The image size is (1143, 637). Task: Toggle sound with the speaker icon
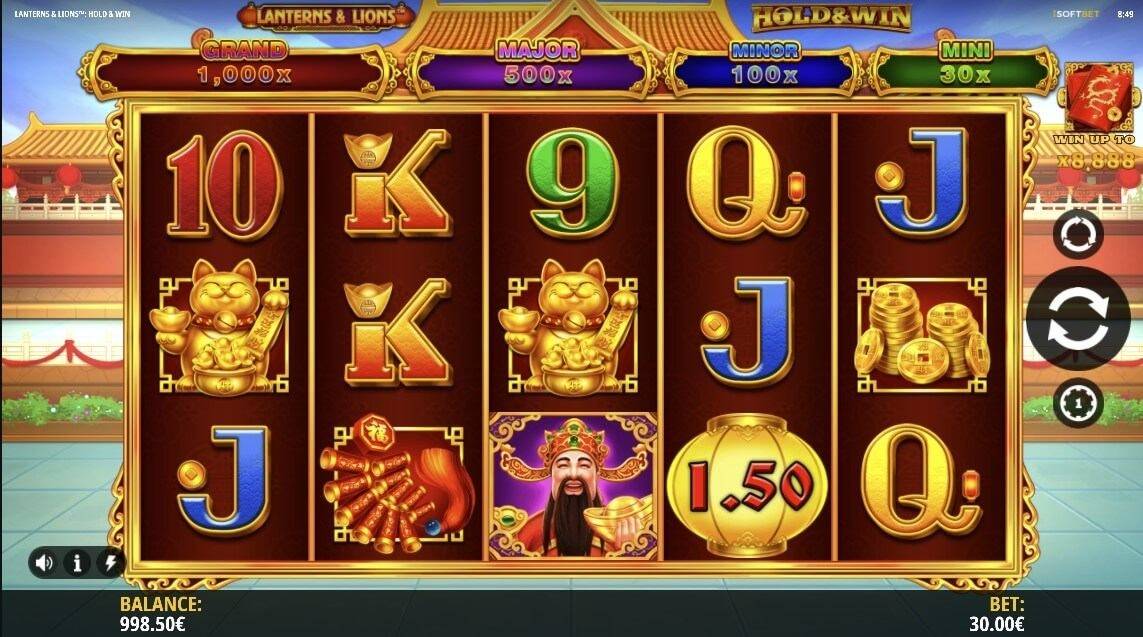(44, 563)
